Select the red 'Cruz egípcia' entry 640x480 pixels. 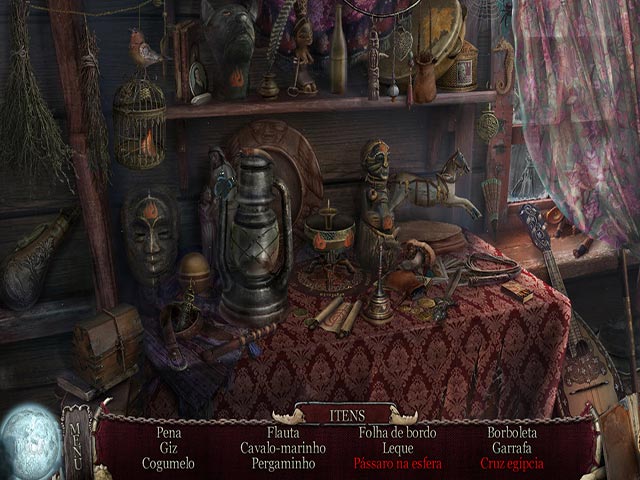point(512,463)
